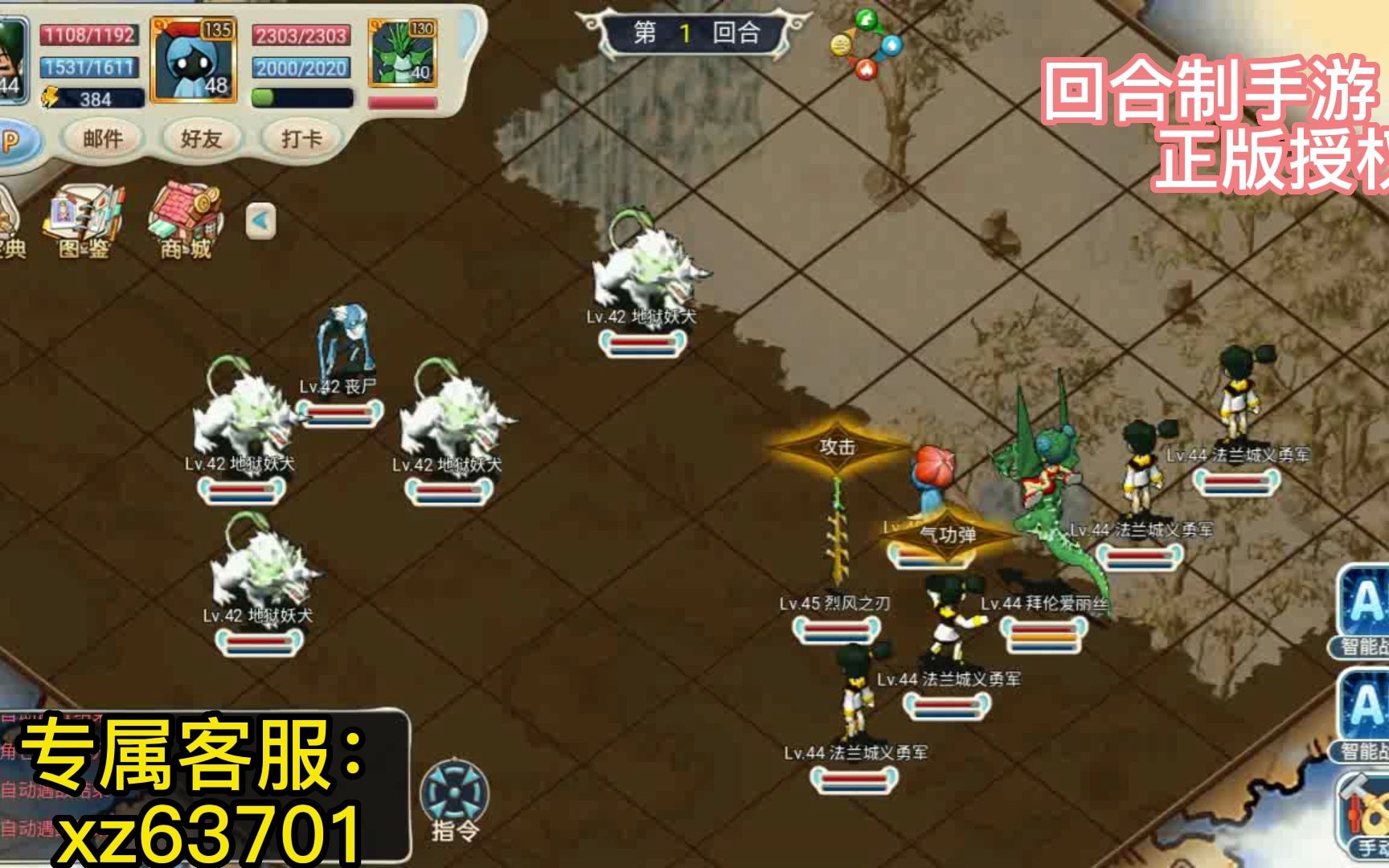Viewport: 1389px width, 868px height.
Task: Open the 指令 command button
Action: (x=454, y=800)
